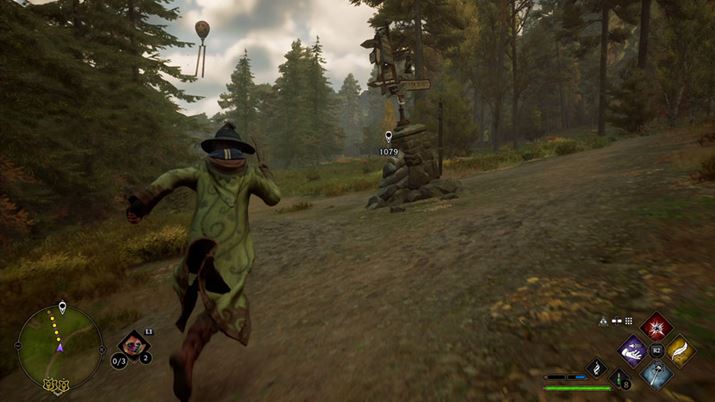Cast the blue-grey spell at the diamond's bottom
The image size is (715, 402).
(656, 374)
